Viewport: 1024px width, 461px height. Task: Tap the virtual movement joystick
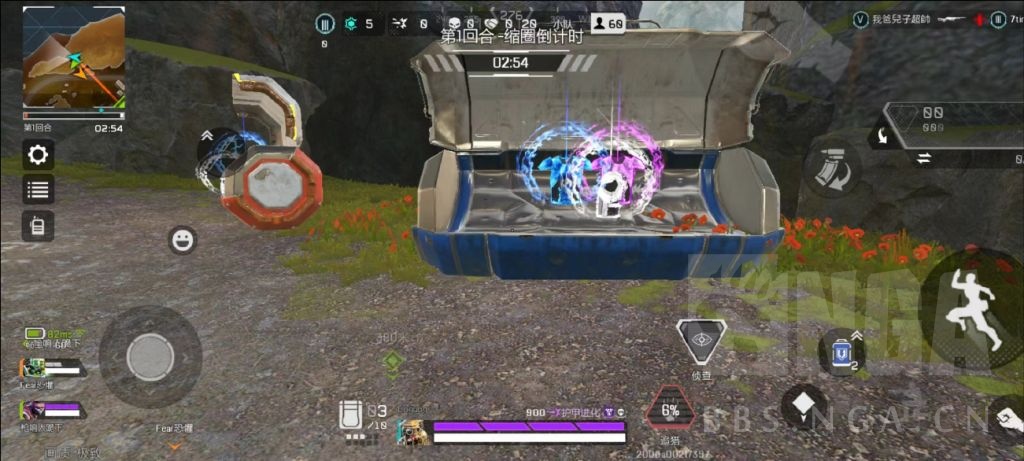point(150,355)
